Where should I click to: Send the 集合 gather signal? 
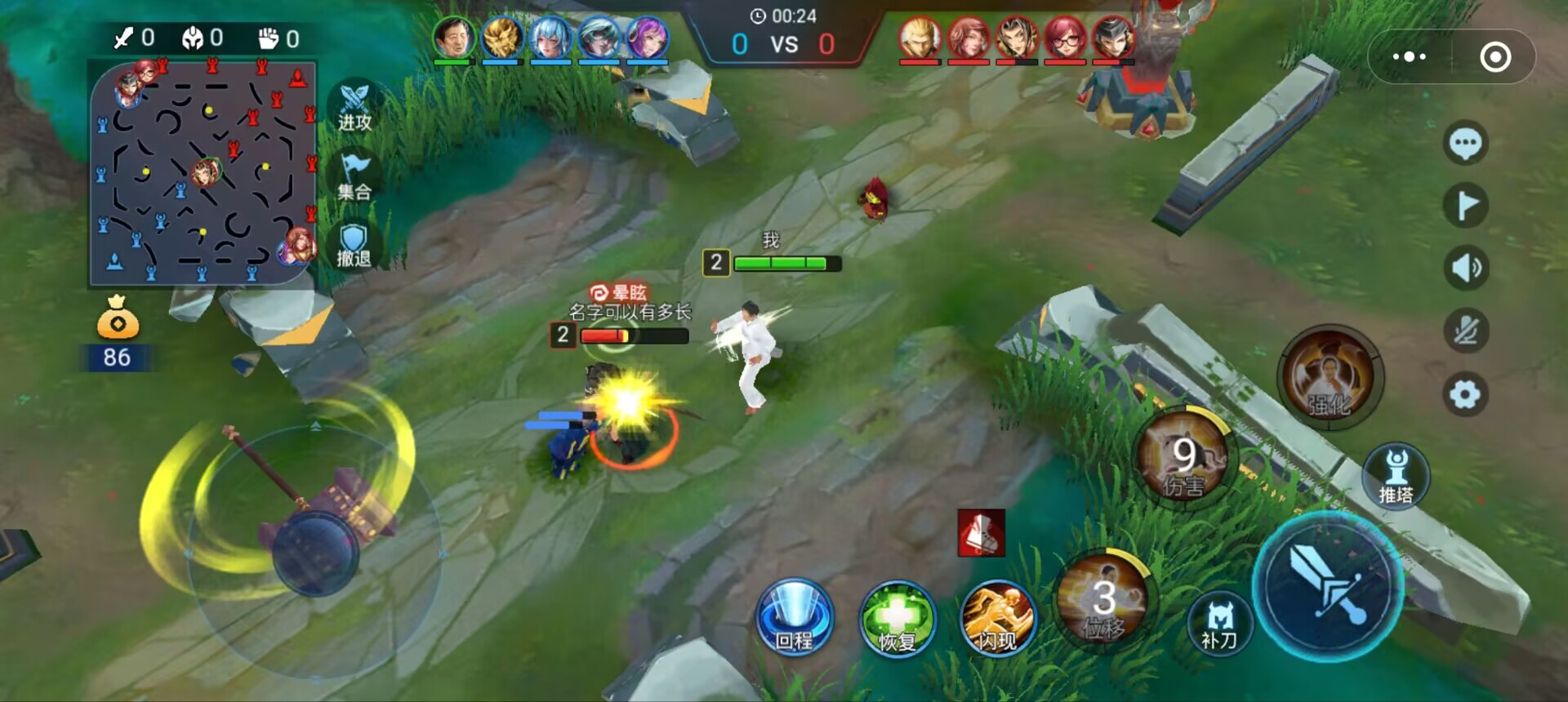point(354,177)
